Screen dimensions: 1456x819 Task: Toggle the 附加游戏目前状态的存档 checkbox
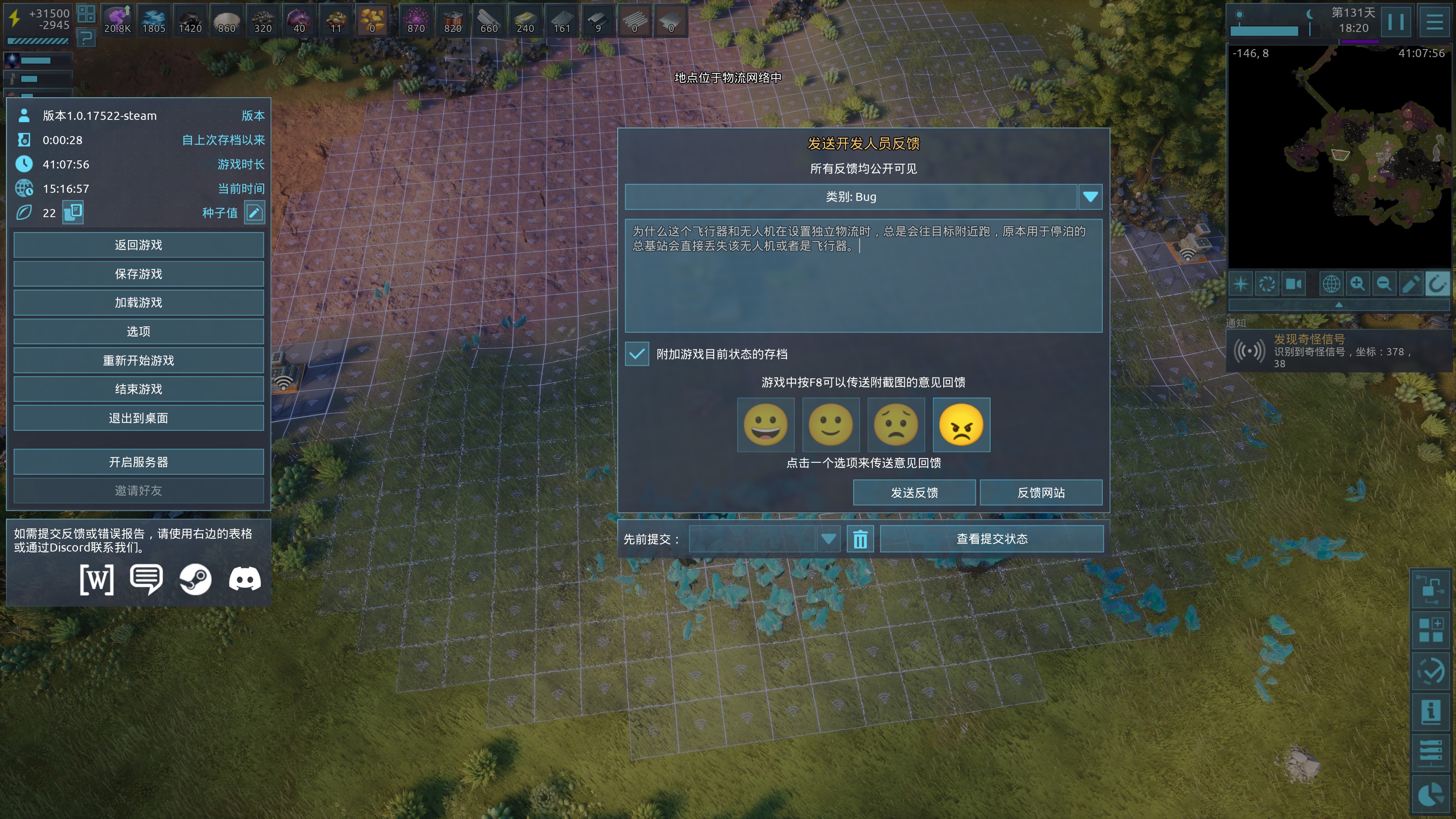pyautogui.click(x=637, y=354)
